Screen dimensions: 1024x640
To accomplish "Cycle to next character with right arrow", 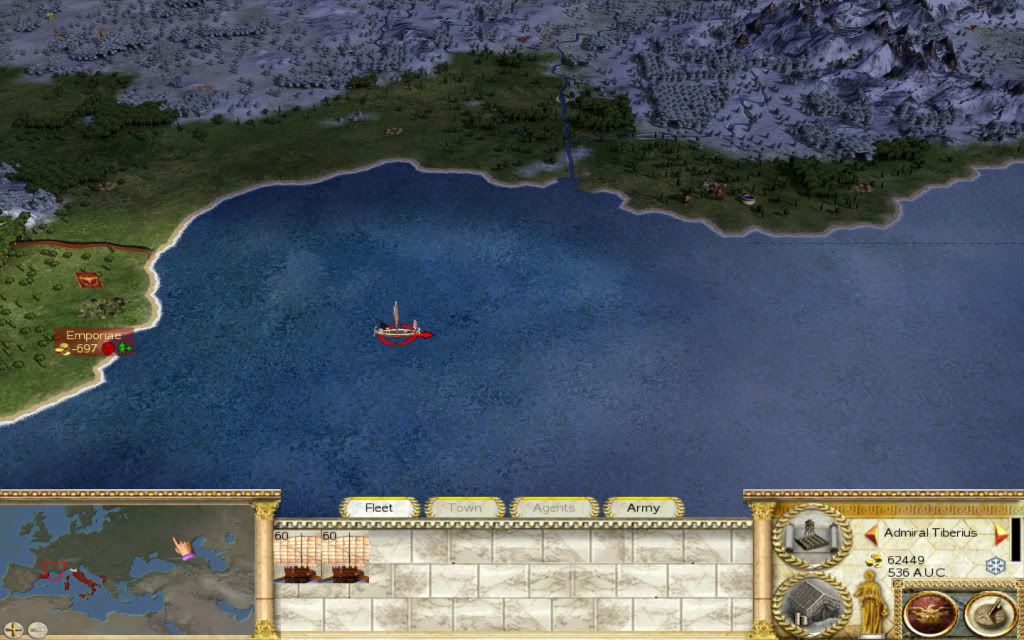I will 998,533.
